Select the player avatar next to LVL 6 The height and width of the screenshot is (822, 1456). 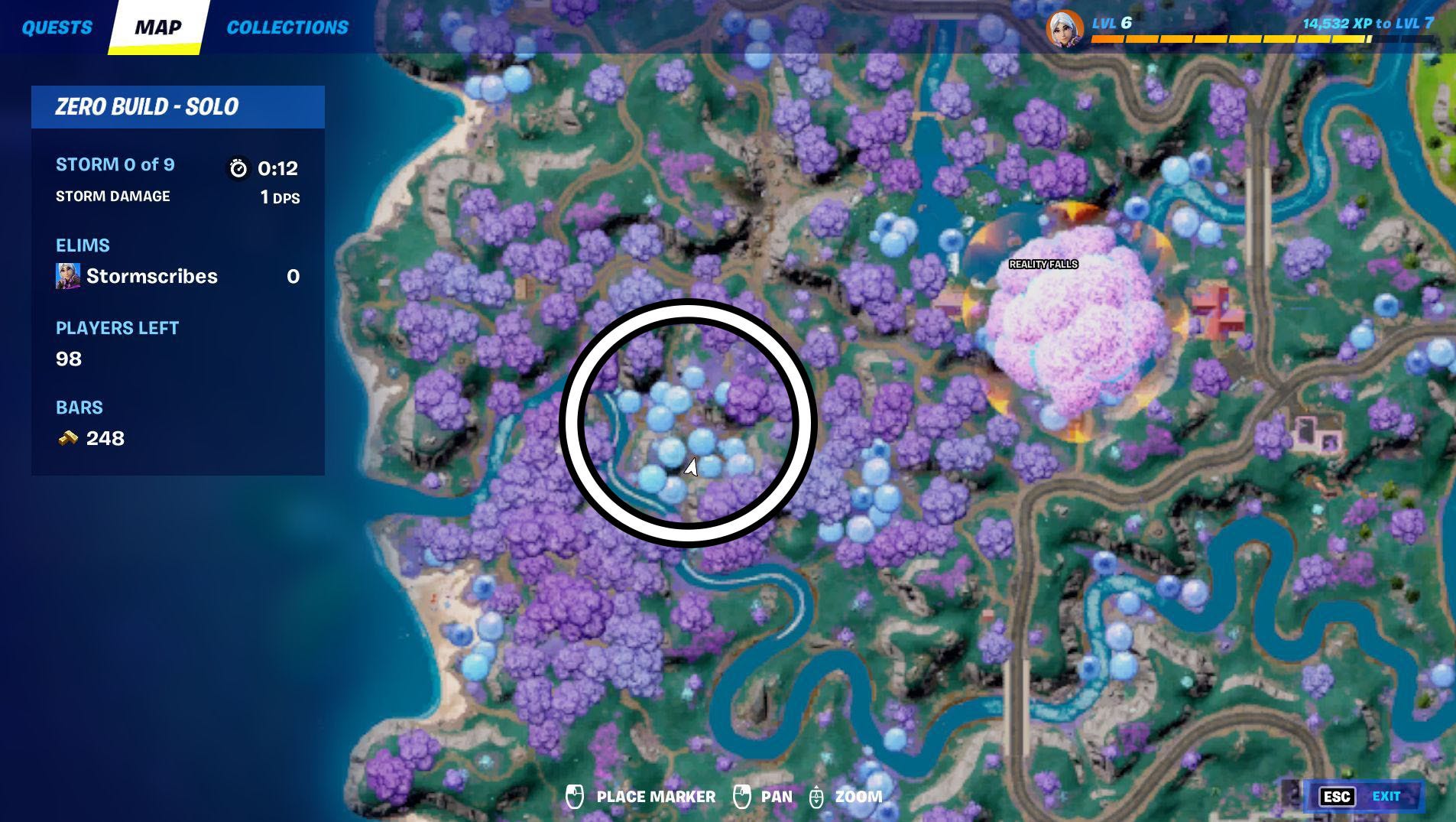click(x=1063, y=28)
